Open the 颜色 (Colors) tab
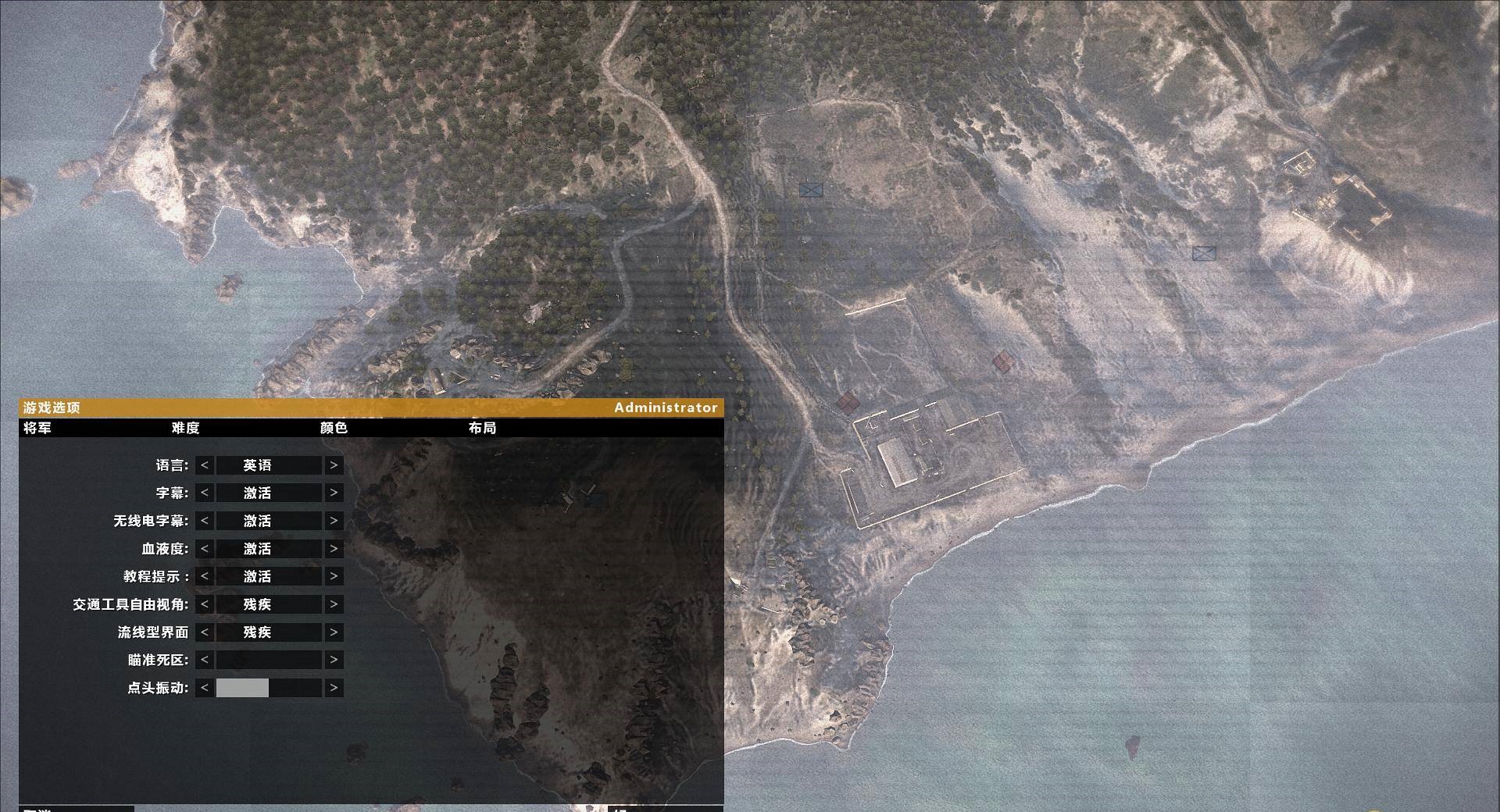Image resolution: width=1500 pixels, height=812 pixels. (334, 429)
